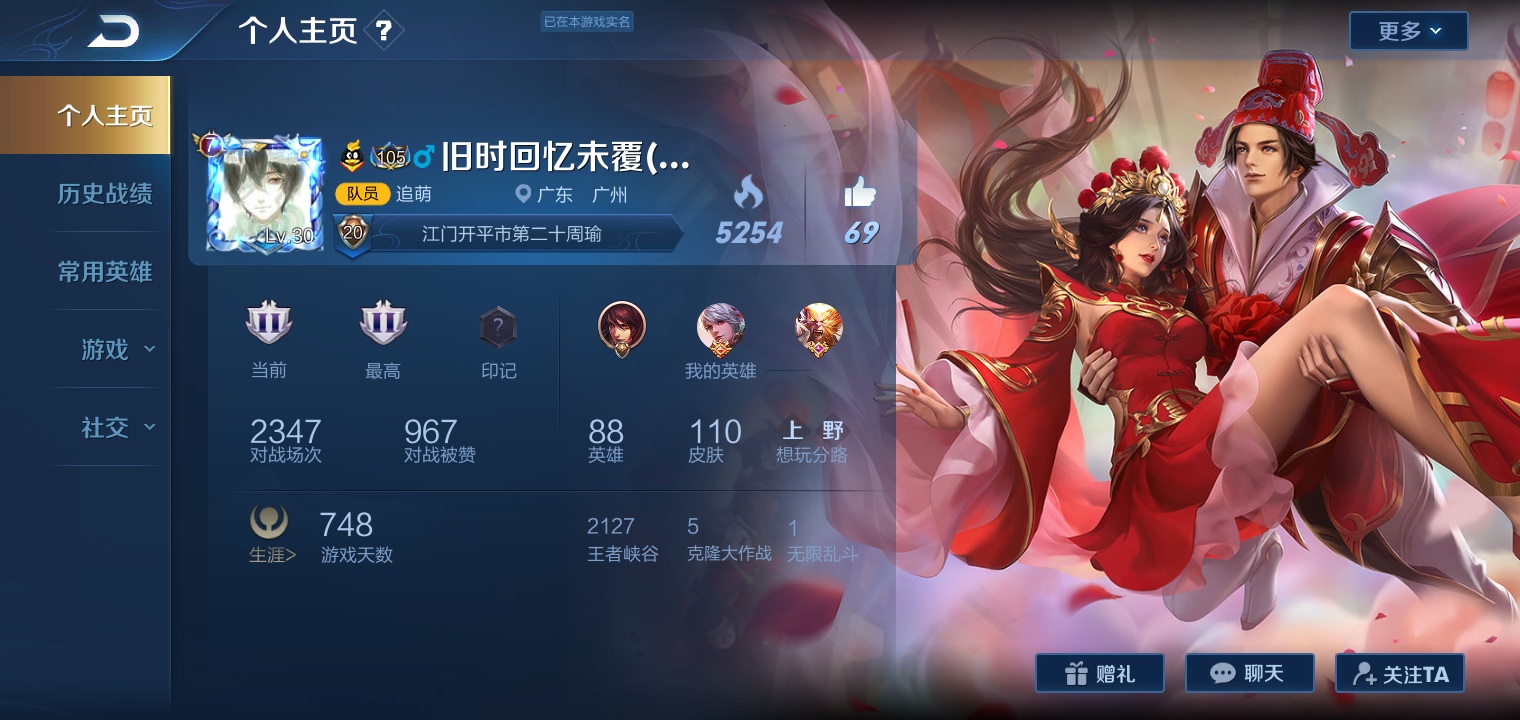Screen dimensions: 1520x720
Task: Click the player avatar portrait
Action: [265, 194]
